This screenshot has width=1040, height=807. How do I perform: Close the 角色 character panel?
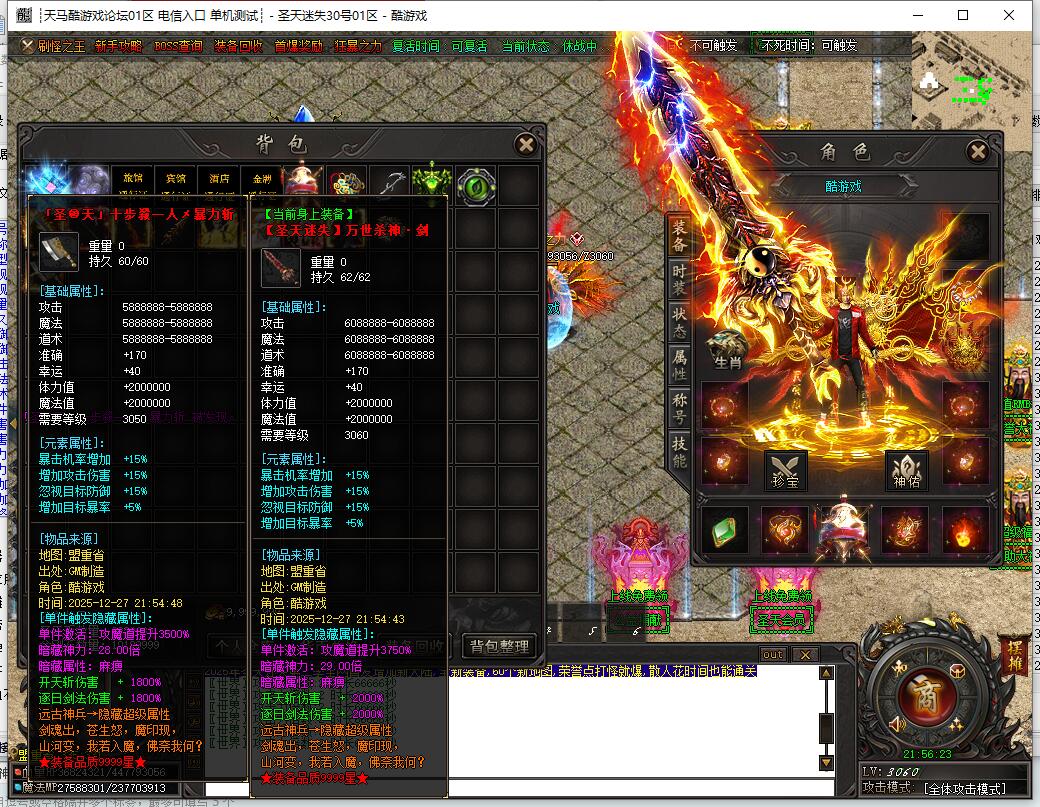click(978, 152)
